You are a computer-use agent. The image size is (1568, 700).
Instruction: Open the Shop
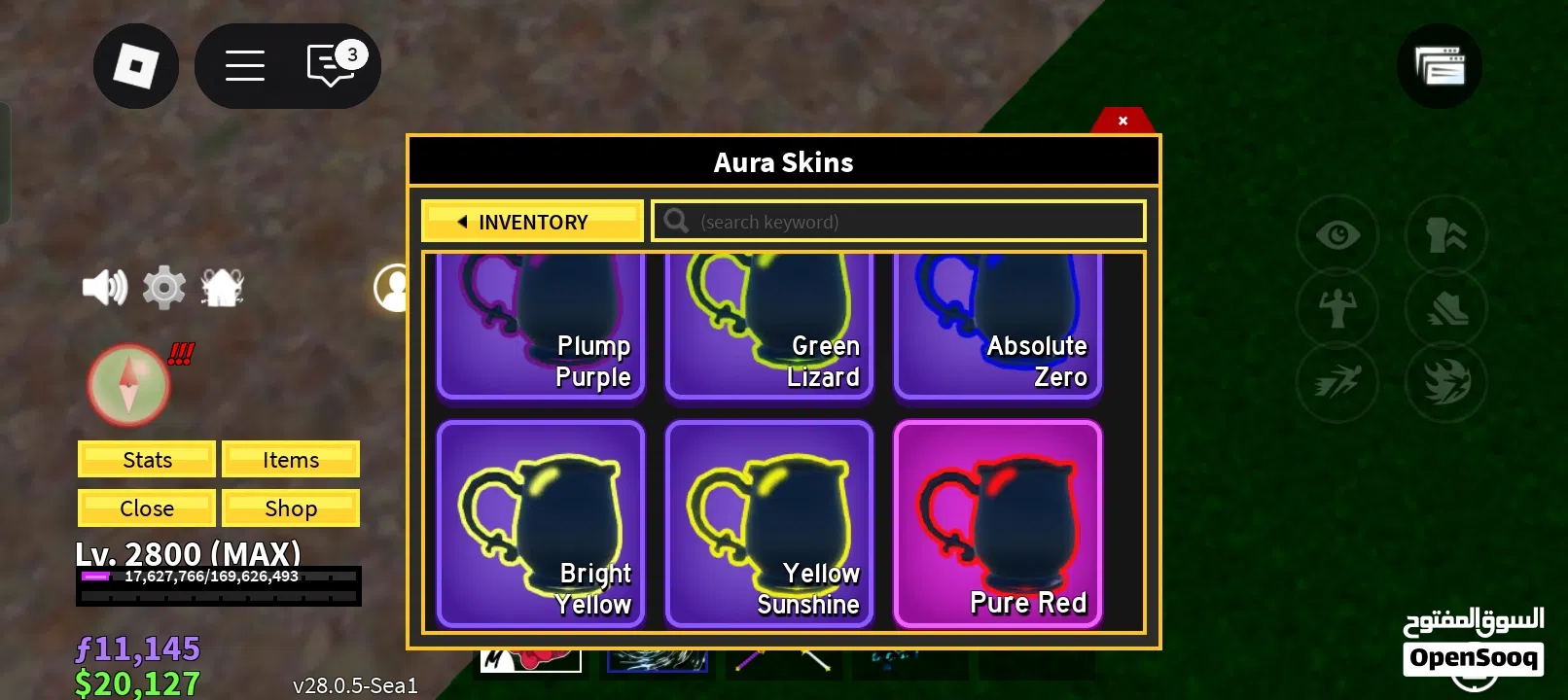coord(291,508)
